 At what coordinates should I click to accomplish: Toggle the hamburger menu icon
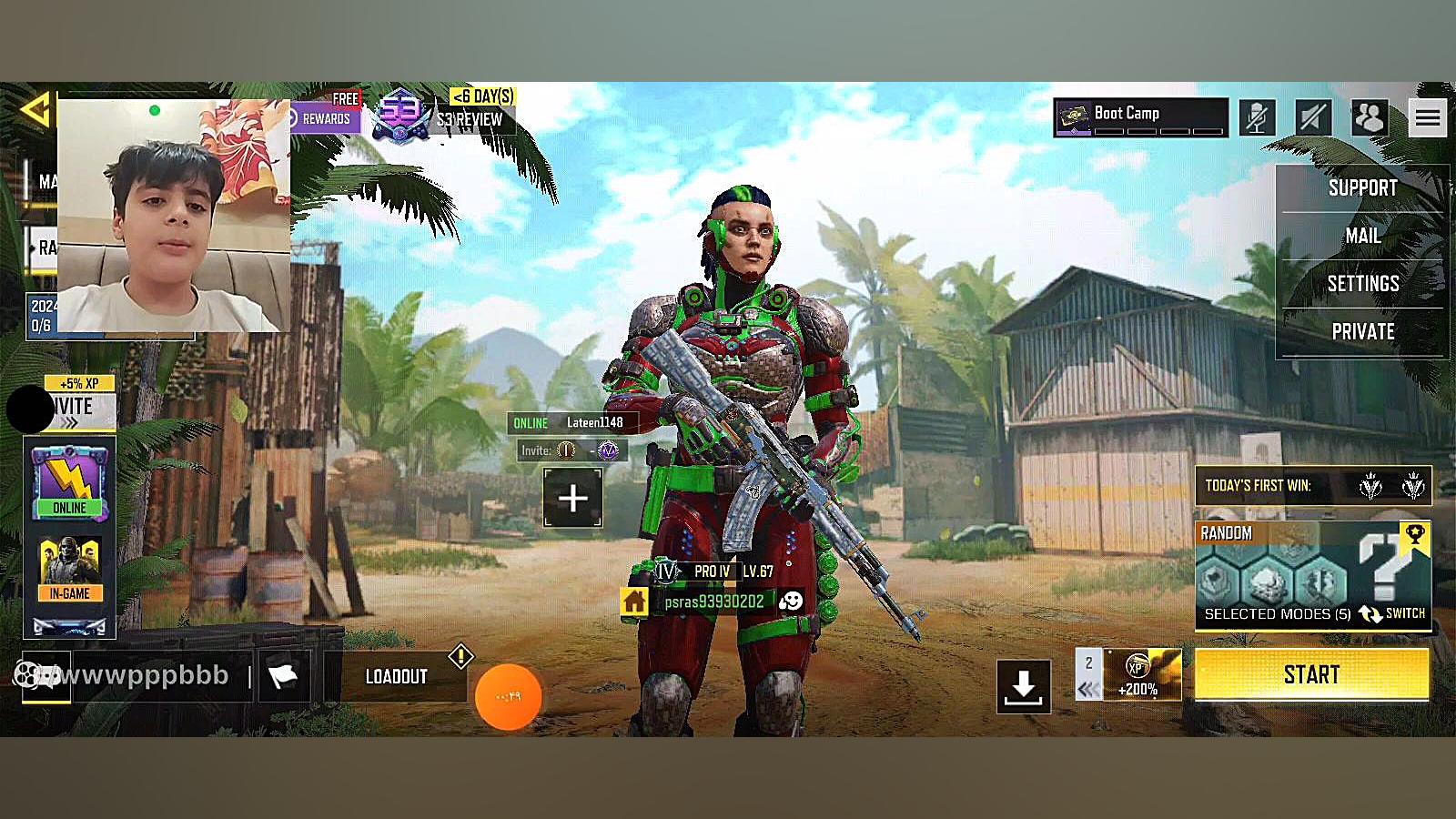point(1427,117)
